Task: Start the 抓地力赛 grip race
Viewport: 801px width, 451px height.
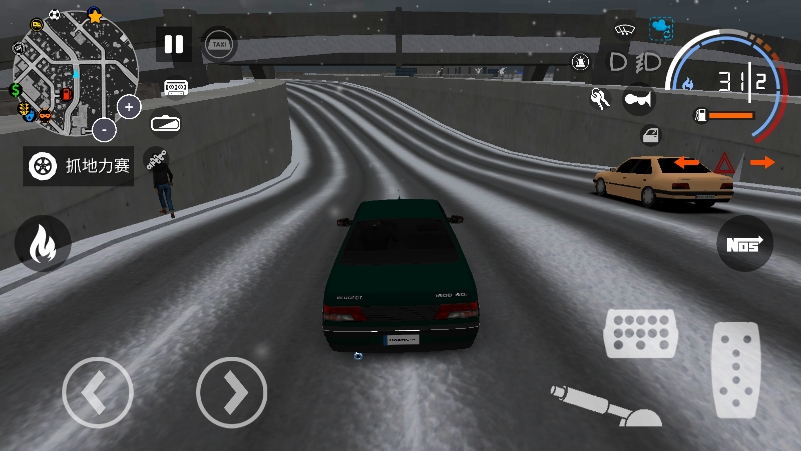Action: (x=79, y=165)
